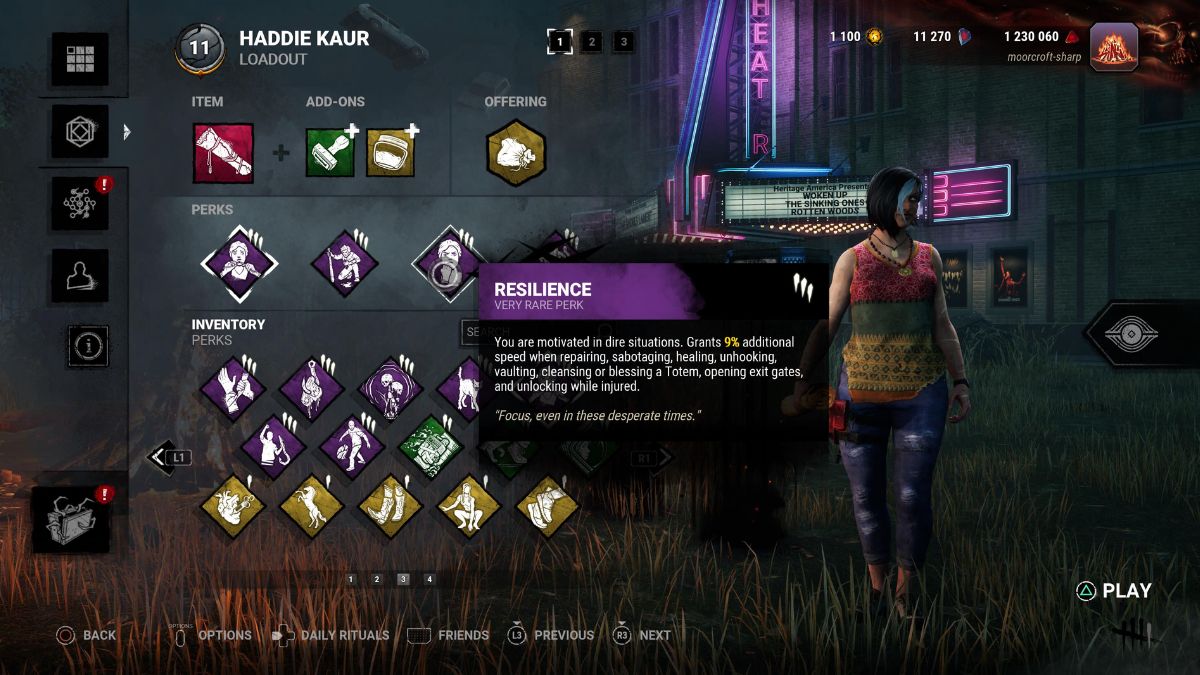Open the green stamp add-on slot
The height and width of the screenshot is (675, 1200).
tap(331, 153)
